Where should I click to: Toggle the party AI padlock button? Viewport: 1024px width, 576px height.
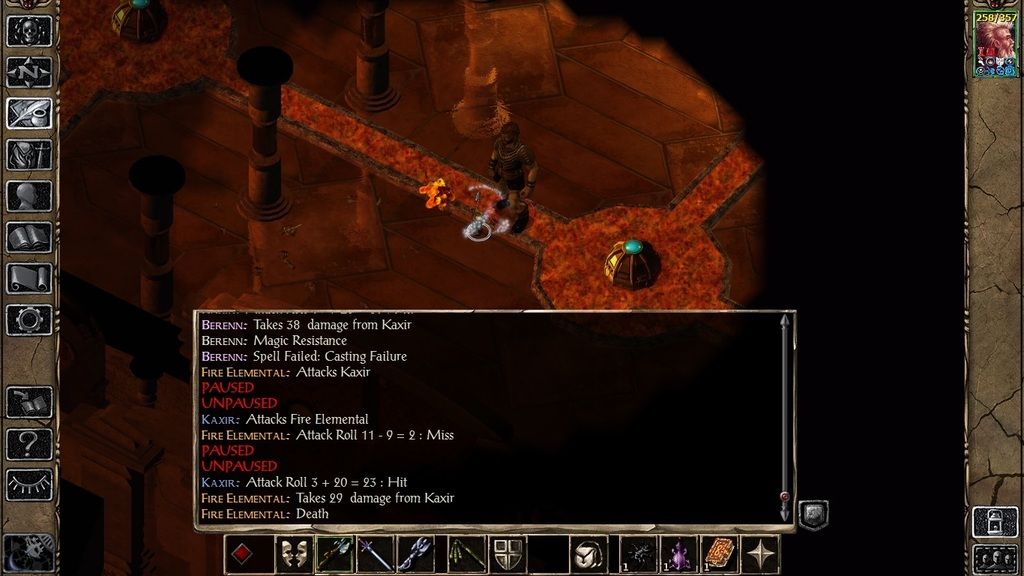coord(994,521)
